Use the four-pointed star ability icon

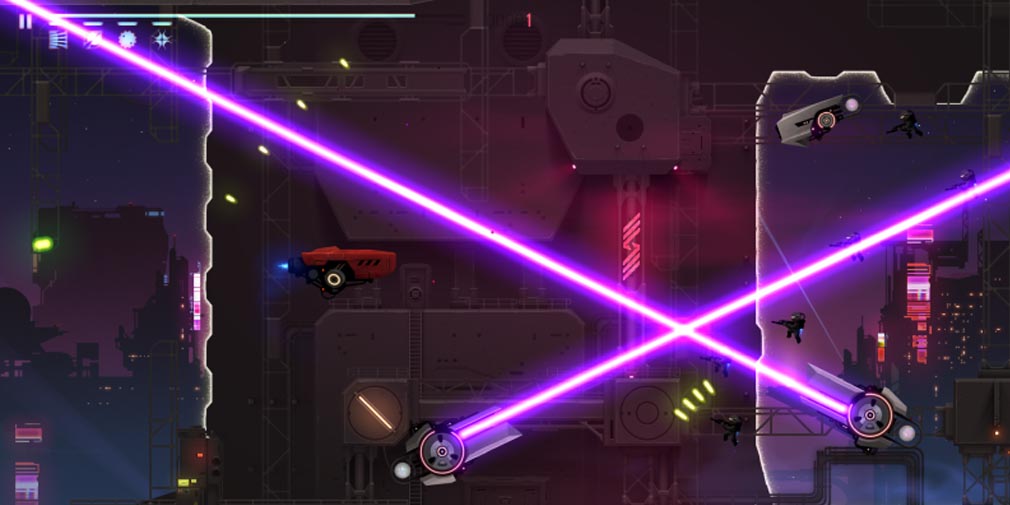(x=161, y=39)
